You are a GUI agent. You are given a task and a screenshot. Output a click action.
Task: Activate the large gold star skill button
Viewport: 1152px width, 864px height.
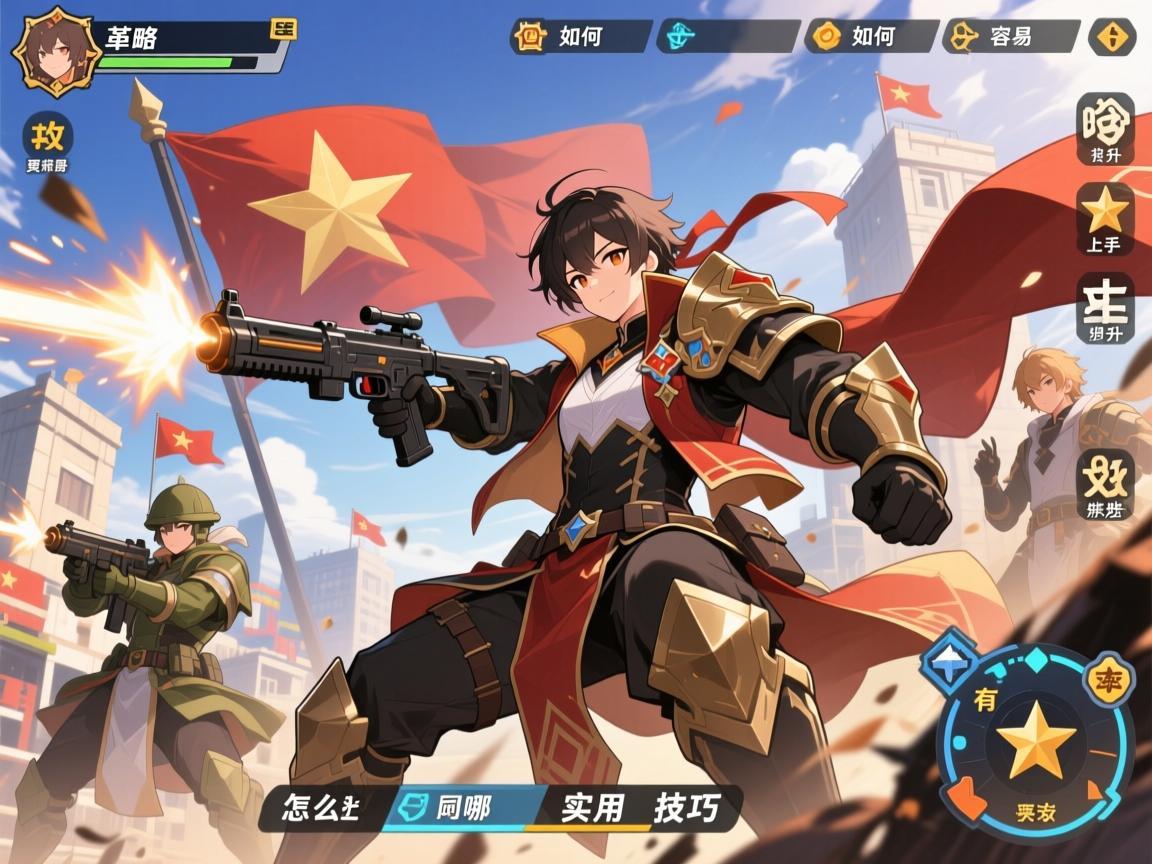click(x=1035, y=740)
